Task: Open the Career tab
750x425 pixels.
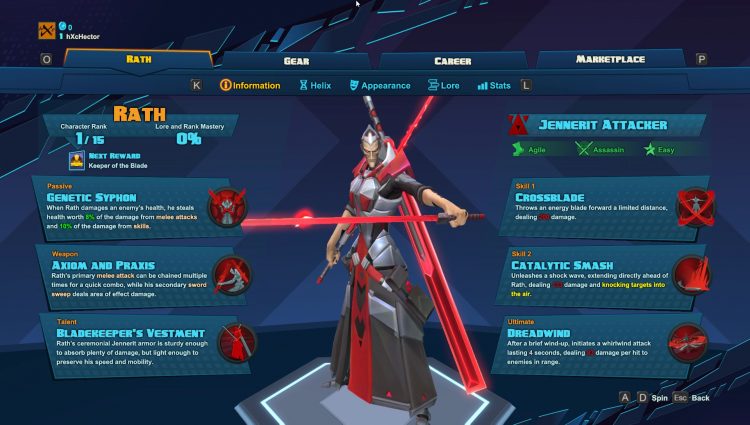Action: point(452,60)
